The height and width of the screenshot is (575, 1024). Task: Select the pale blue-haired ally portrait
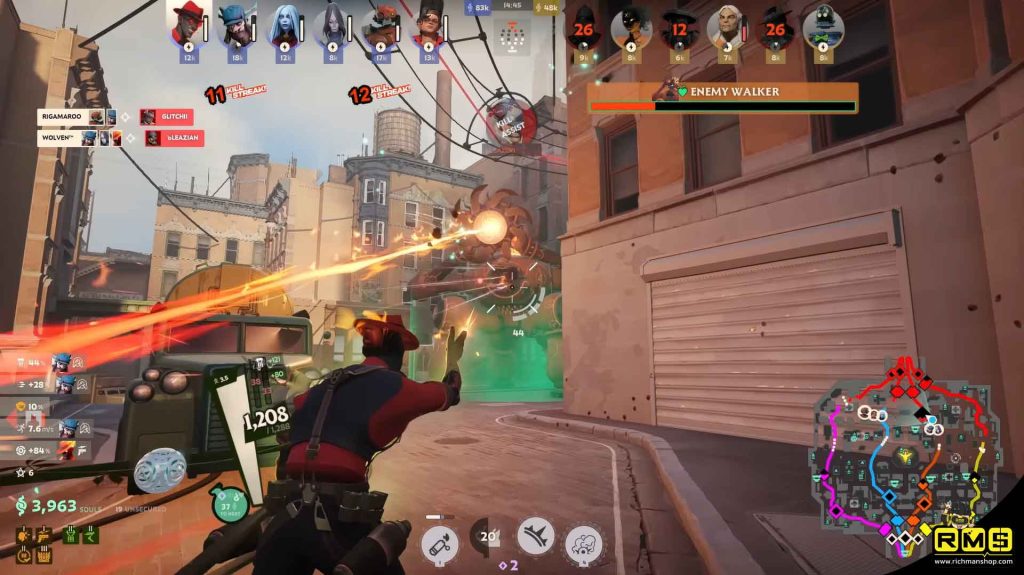tap(284, 27)
